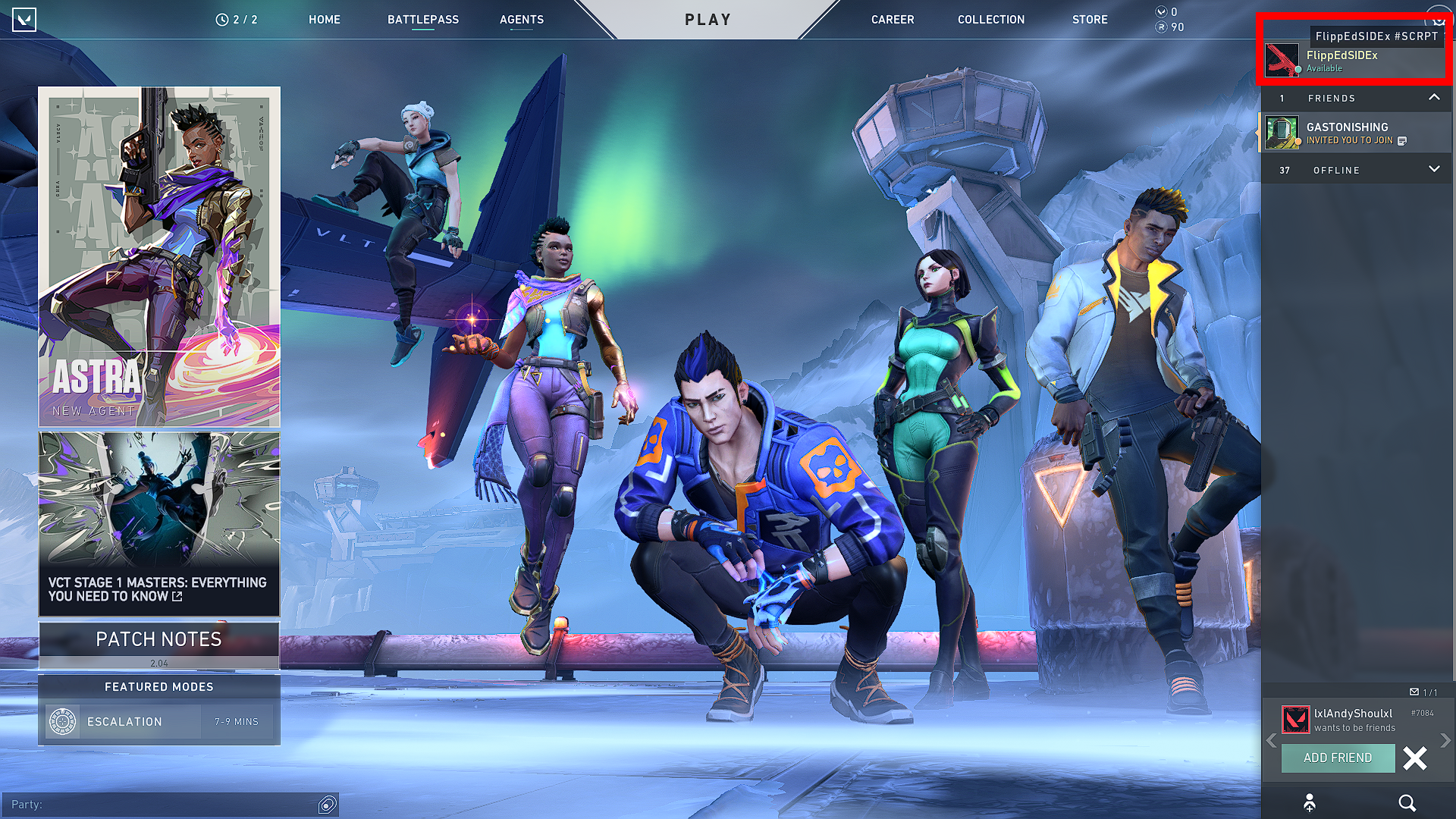The width and height of the screenshot is (1456, 819).
Task: Open the Astra New Agent banner
Action: [x=159, y=256]
